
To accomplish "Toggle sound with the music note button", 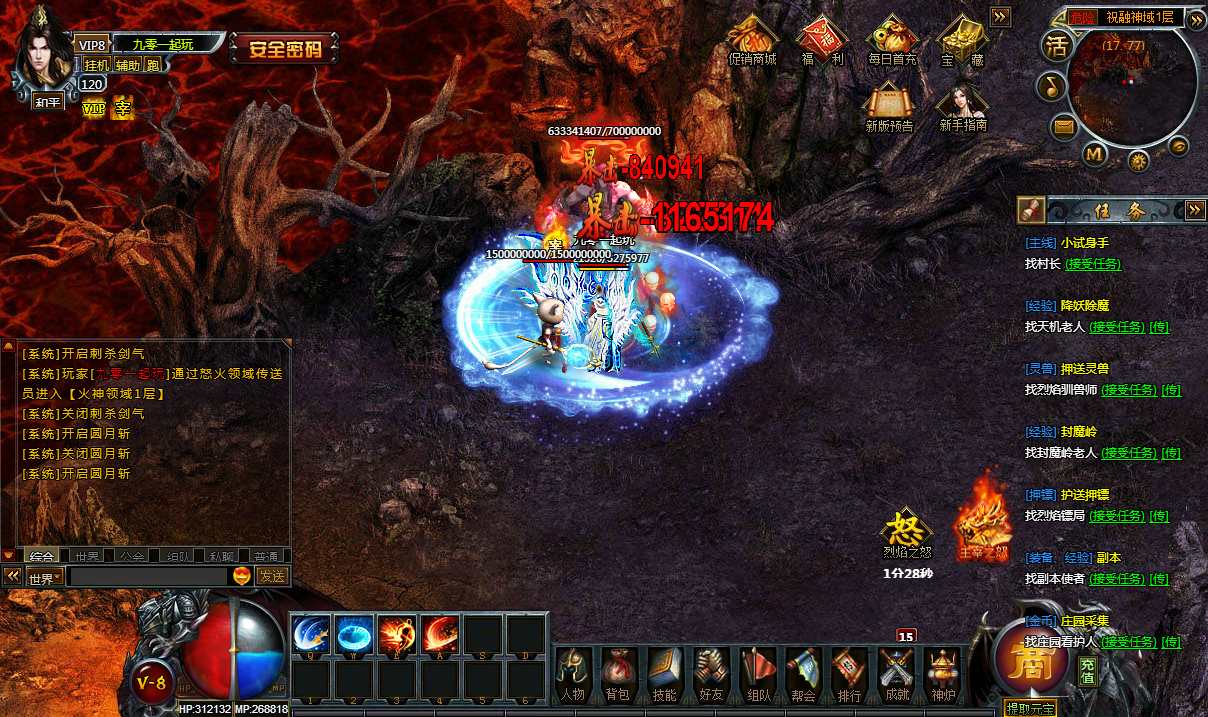I will (x=1050, y=87).
